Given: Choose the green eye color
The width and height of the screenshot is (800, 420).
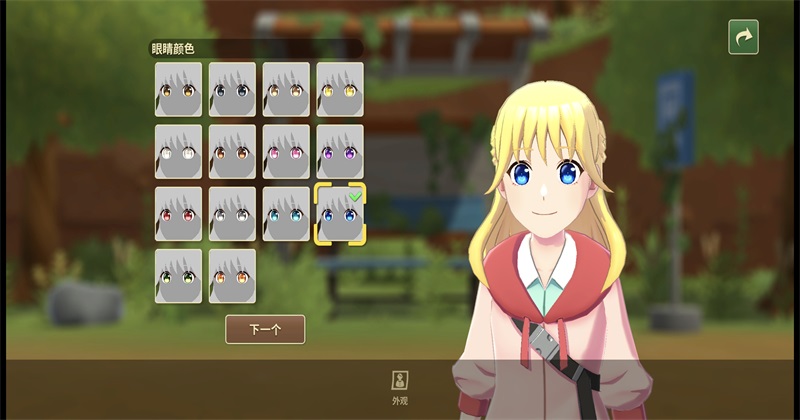Looking at the screenshot, I should (178, 276).
